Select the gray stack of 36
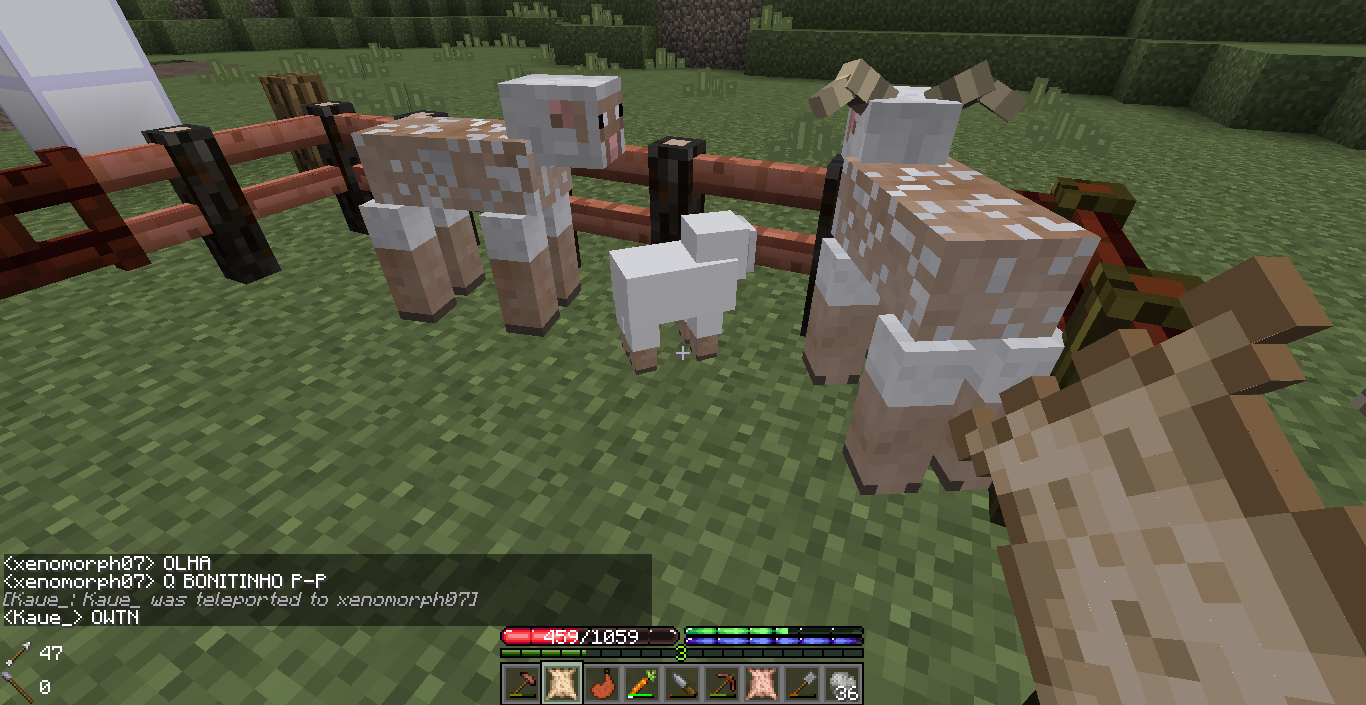 point(842,684)
